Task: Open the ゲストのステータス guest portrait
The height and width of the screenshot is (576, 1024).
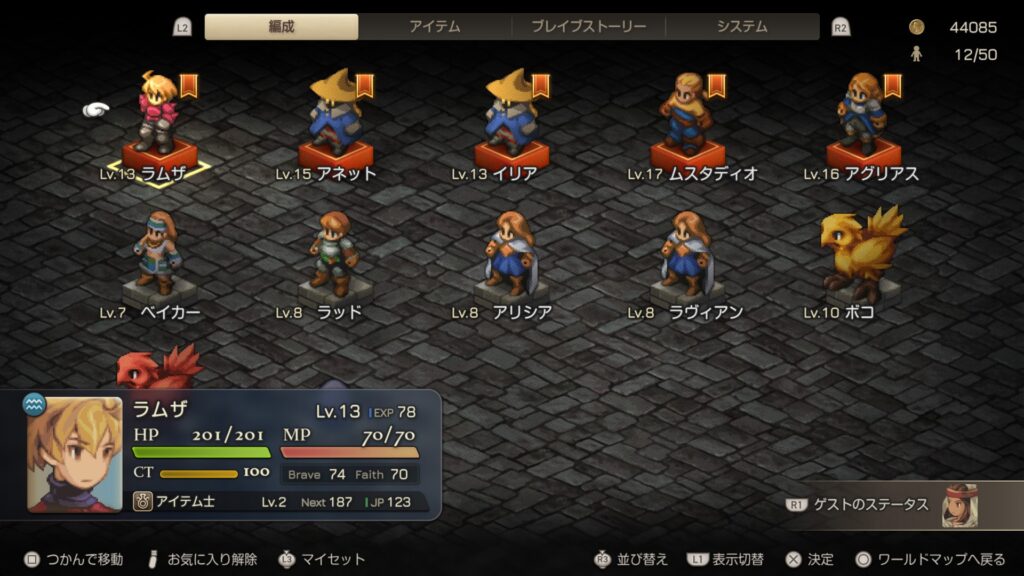Action: (959, 505)
